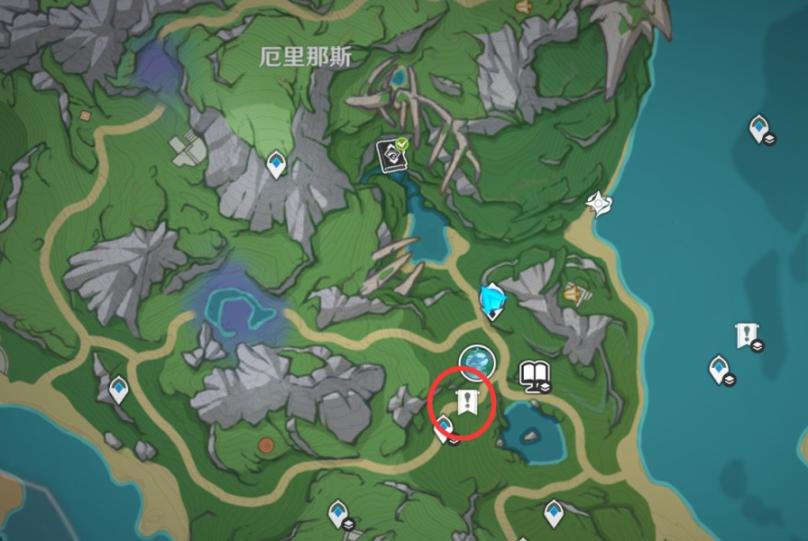Open the open-book map marker
The image size is (808, 541).
tap(535, 377)
